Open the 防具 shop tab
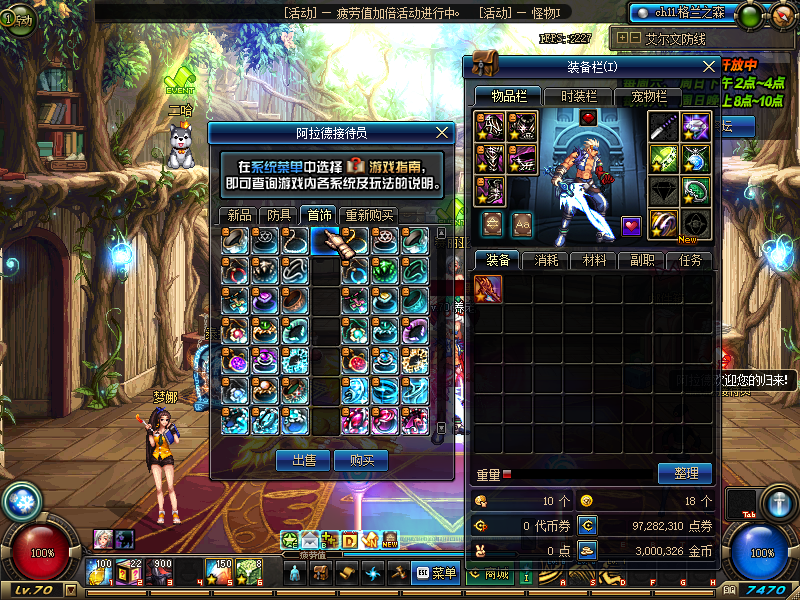 click(279, 215)
